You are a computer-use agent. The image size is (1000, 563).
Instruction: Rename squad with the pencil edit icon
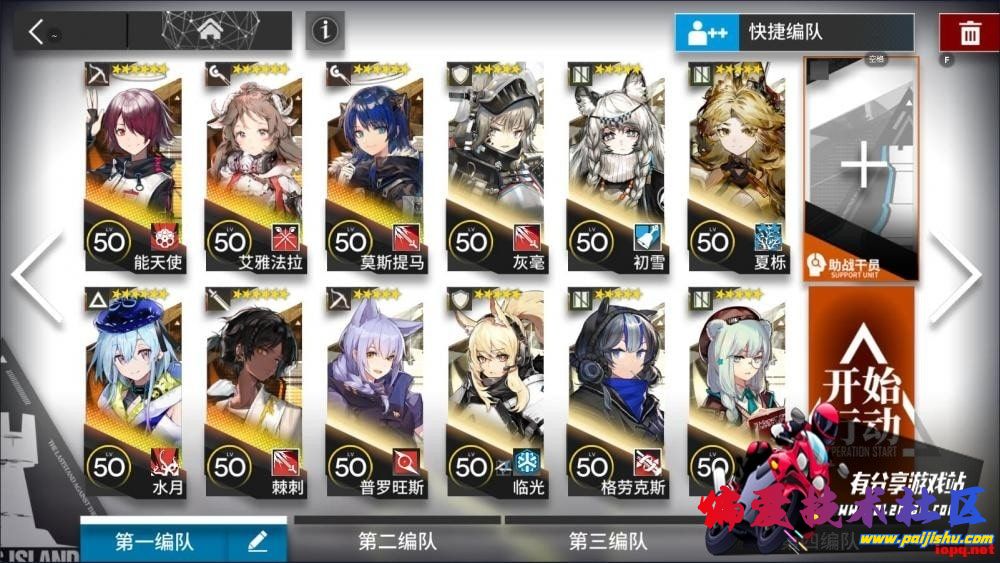[257, 541]
